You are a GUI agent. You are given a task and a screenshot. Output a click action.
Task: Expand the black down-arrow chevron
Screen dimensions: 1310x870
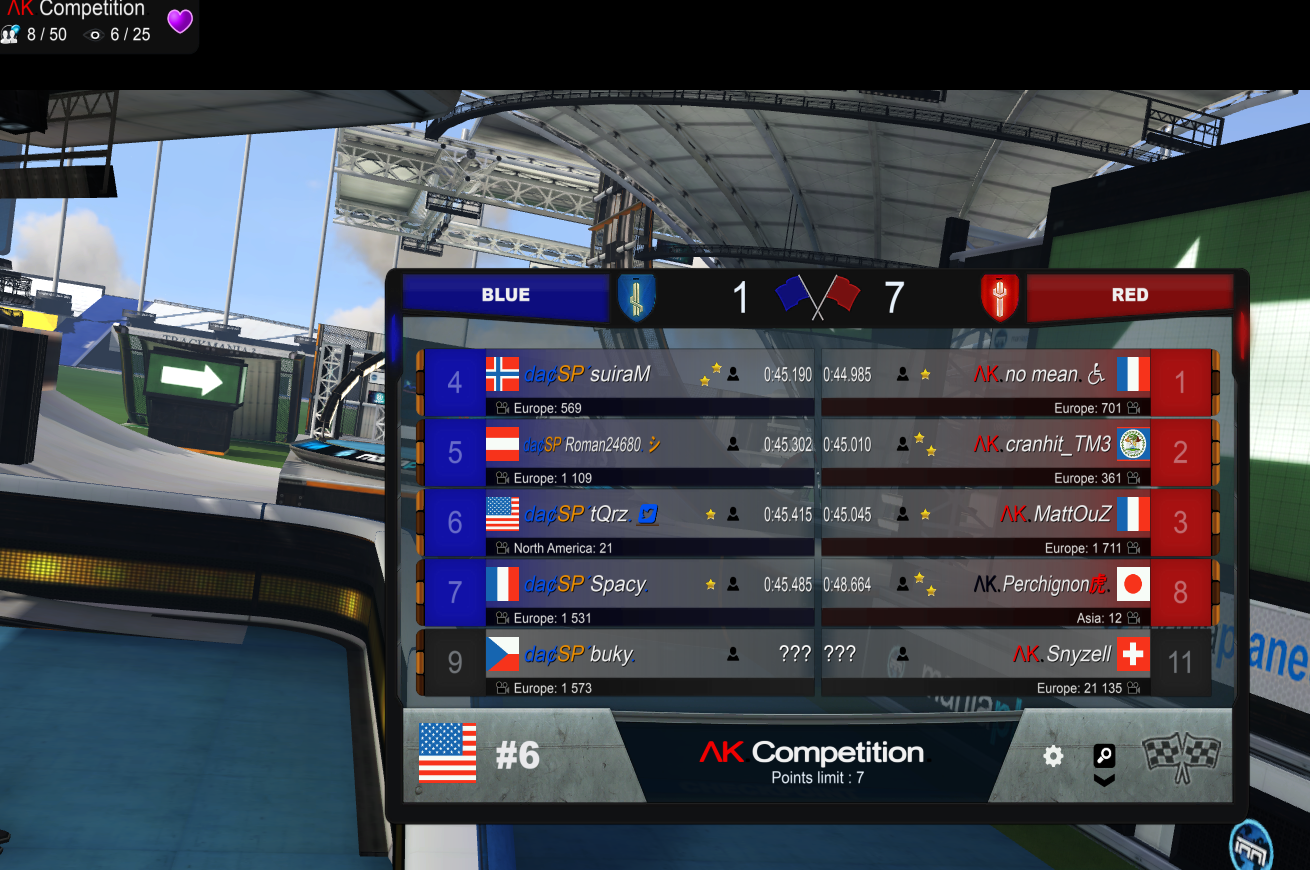click(x=1104, y=780)
